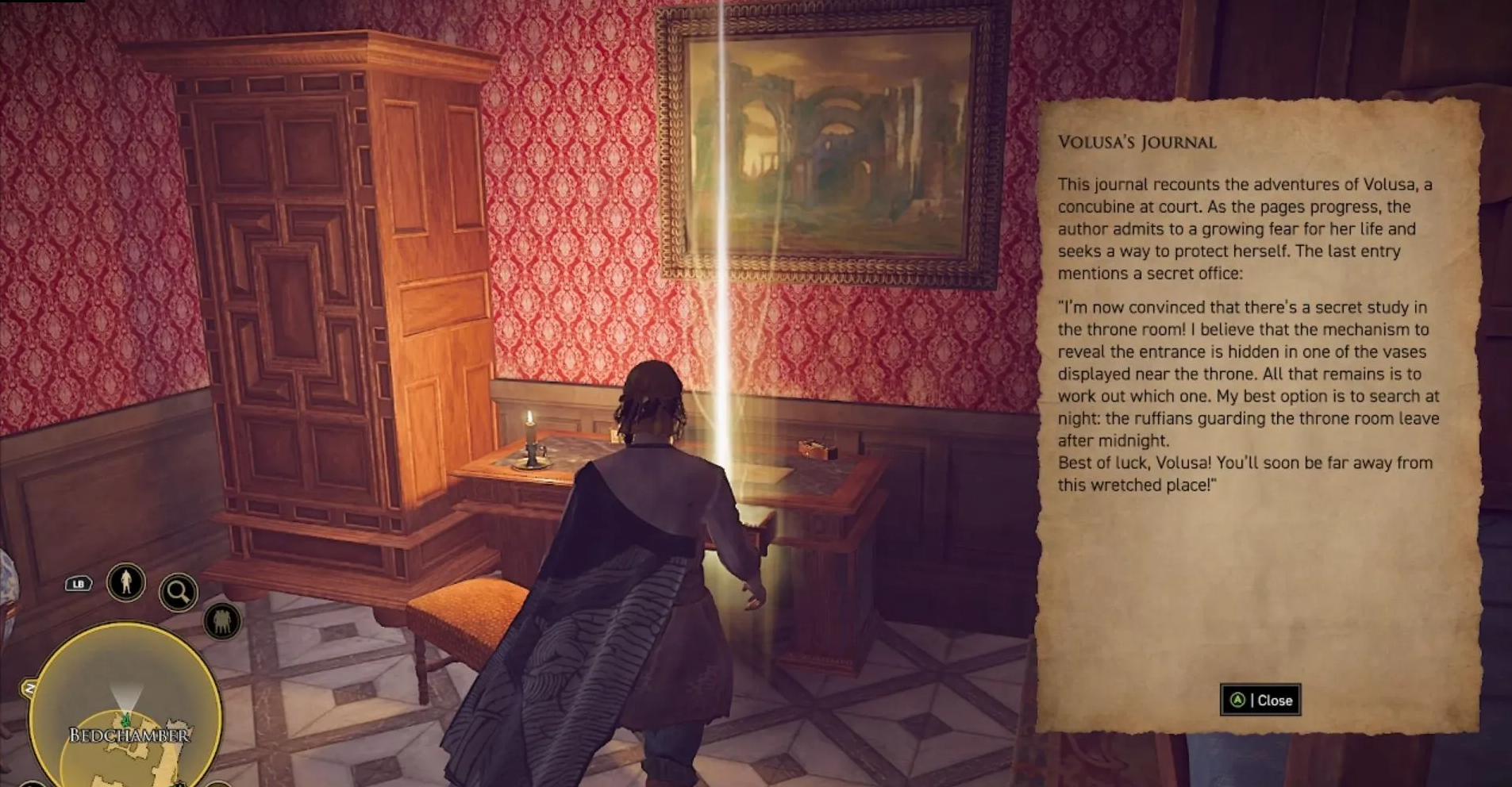The width and height of the screenshot is (1512, 787).
Task: Activate the magnifying glass search icon
Action: pyautogui.click(x=178, y=592)
